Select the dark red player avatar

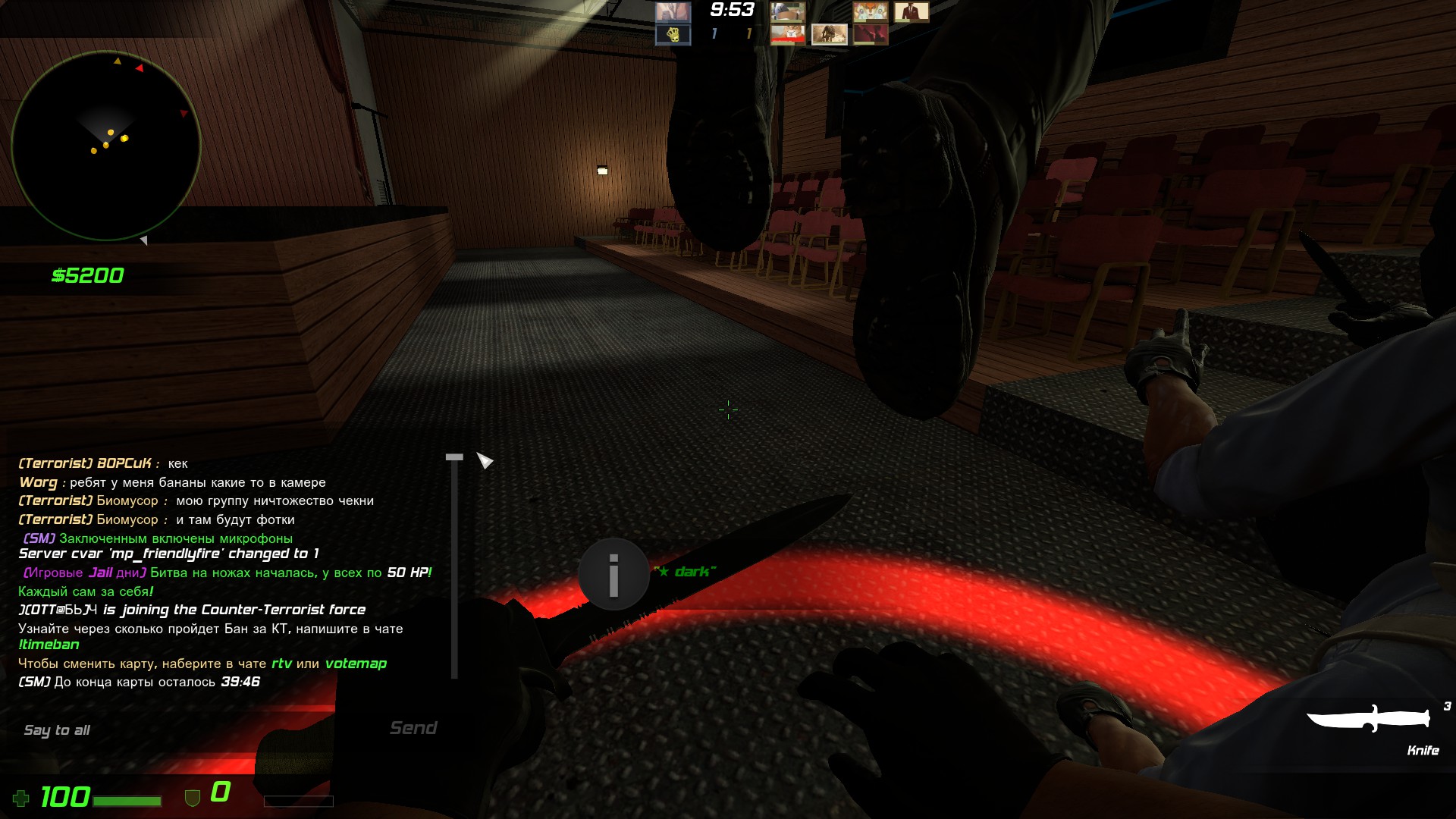tap(870, 35)
